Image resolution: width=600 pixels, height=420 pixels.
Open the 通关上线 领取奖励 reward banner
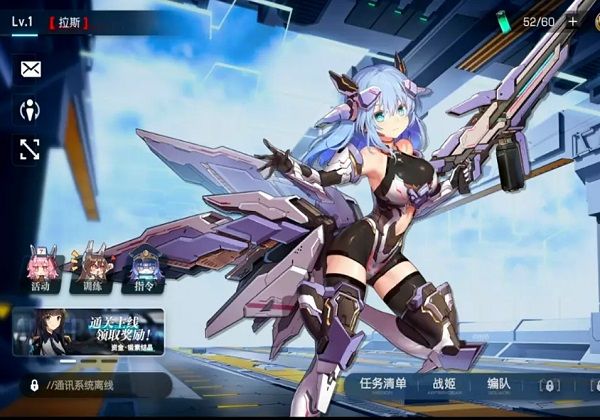(x=88, y=332)
